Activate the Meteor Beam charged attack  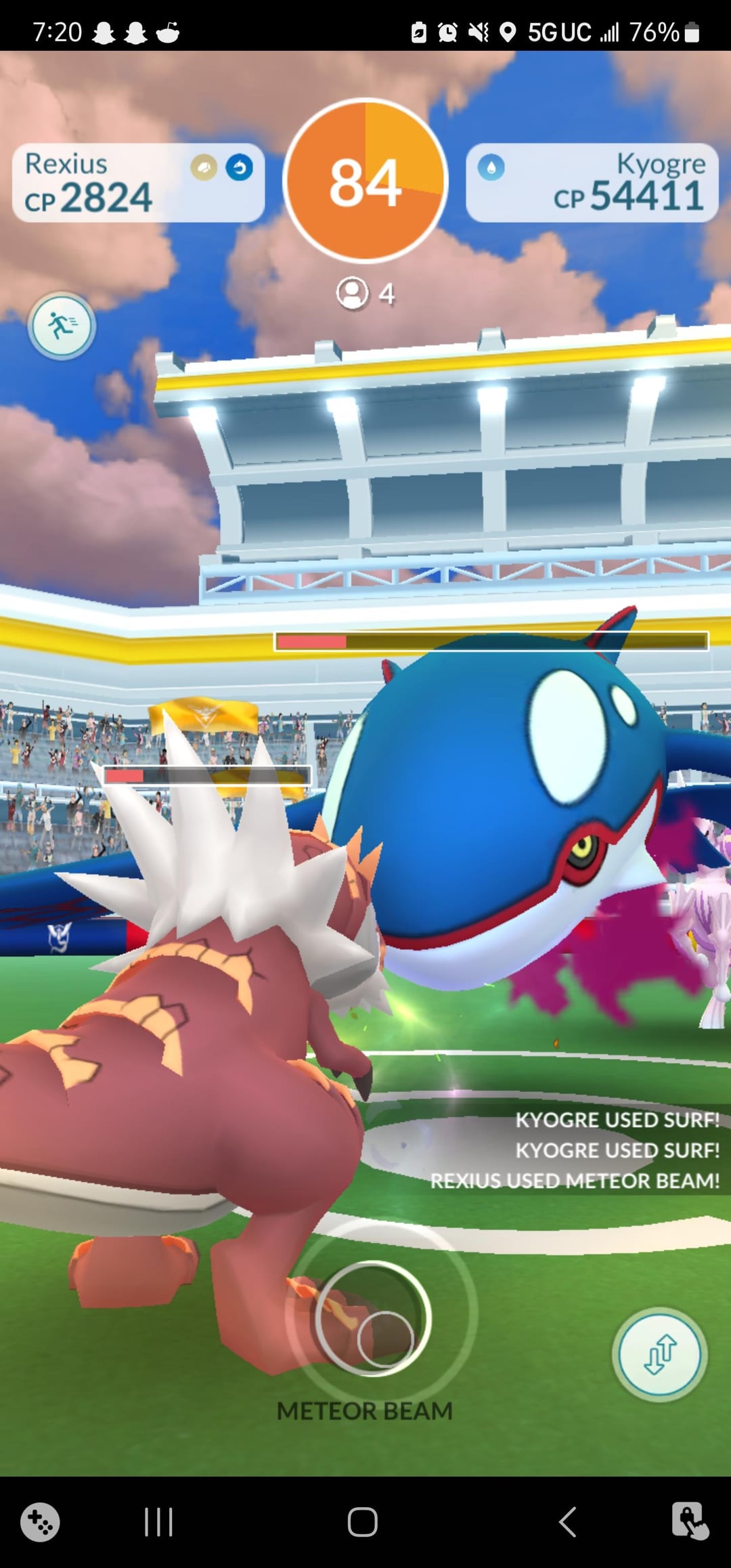pyautogui.click(x=372, y=1317)
